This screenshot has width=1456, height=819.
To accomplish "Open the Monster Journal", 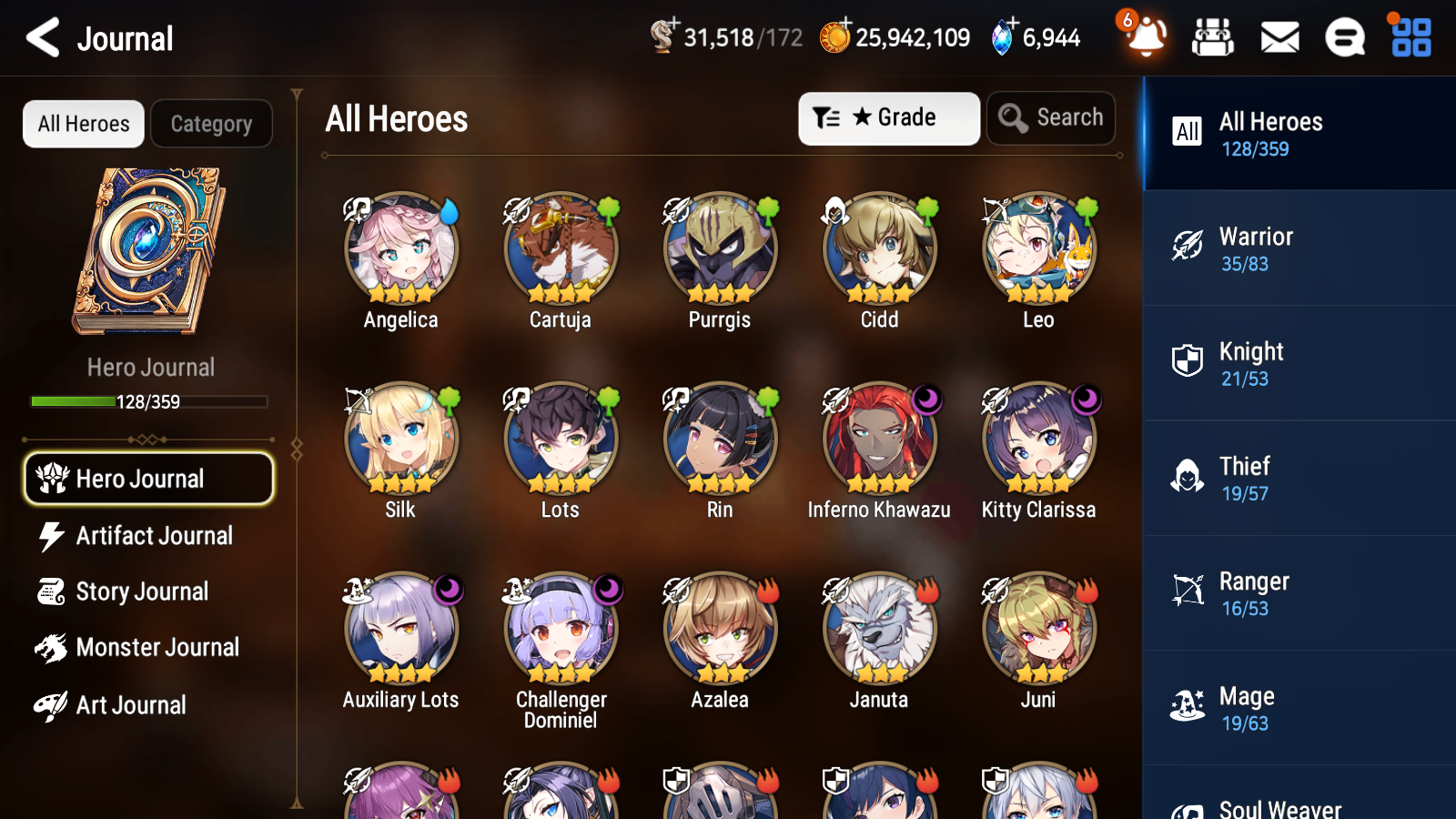I will [x=148, y=648].
